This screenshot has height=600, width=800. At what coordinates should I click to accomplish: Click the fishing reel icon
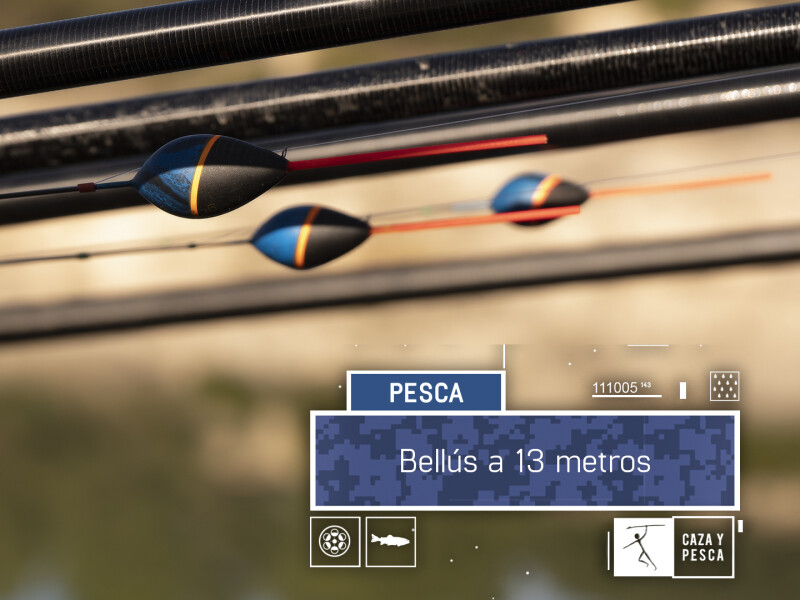pos(334,542)
